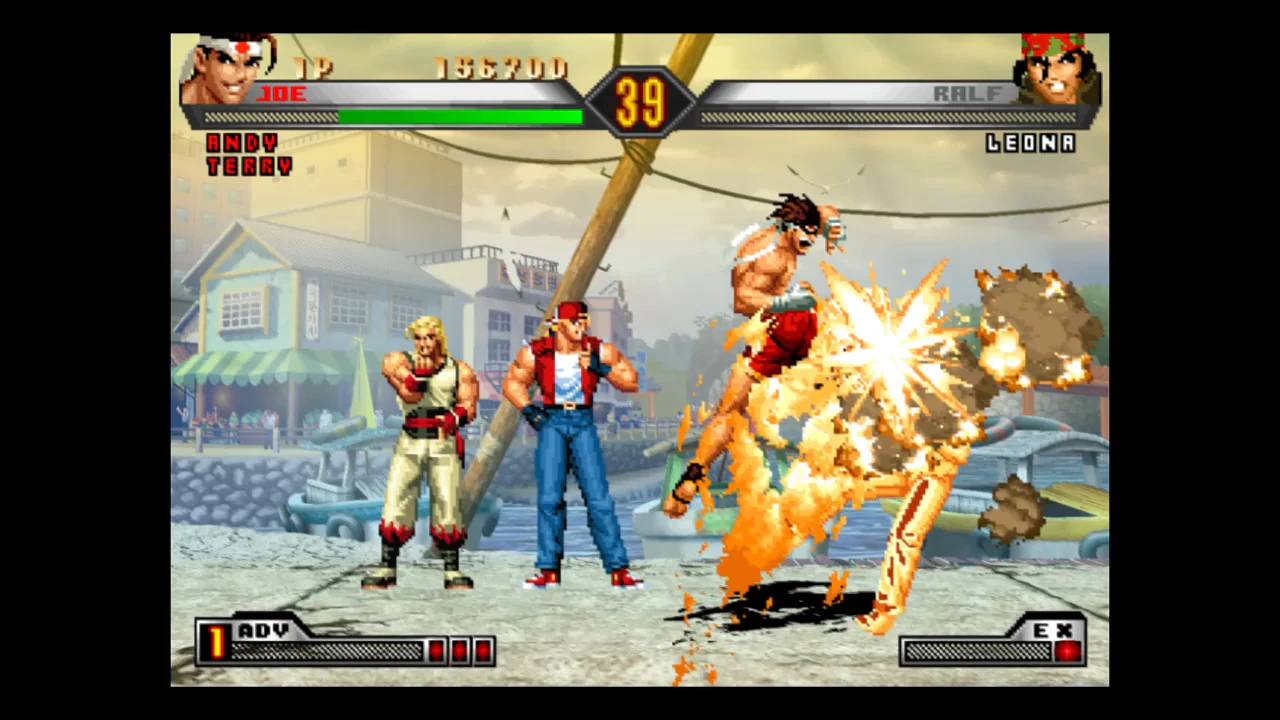Click the score readout 156700
Screen dimensions: 1280x720
click(500, 68)
